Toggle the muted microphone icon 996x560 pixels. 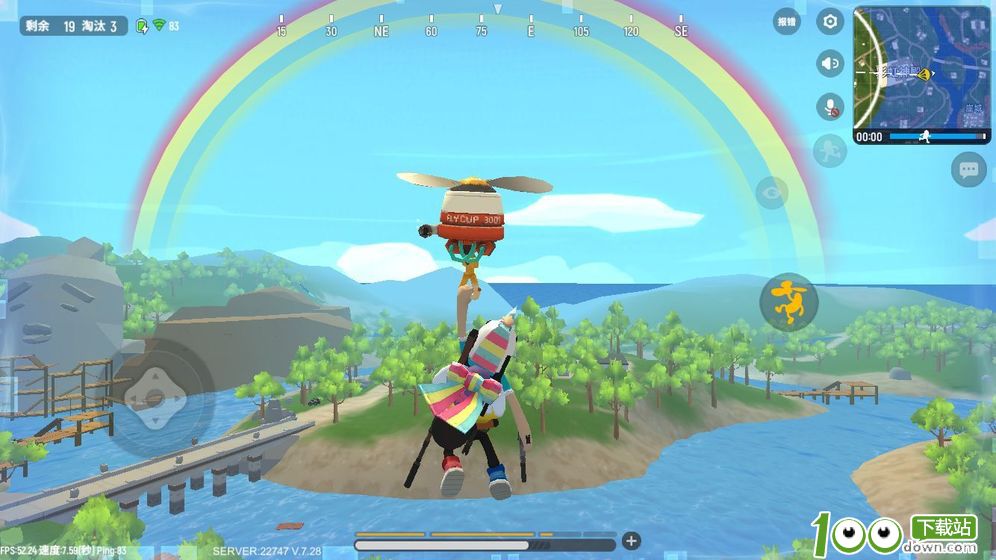[829, 106]
